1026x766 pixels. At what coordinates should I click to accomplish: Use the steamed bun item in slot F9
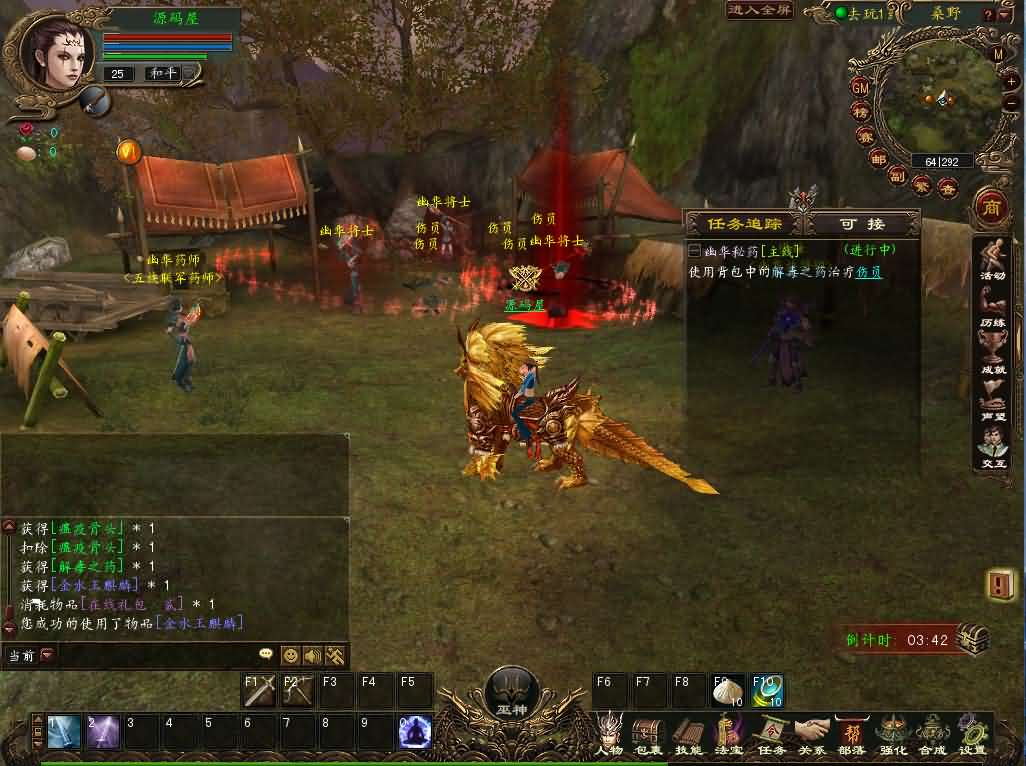pyautogui.click(x=727, y=690)
